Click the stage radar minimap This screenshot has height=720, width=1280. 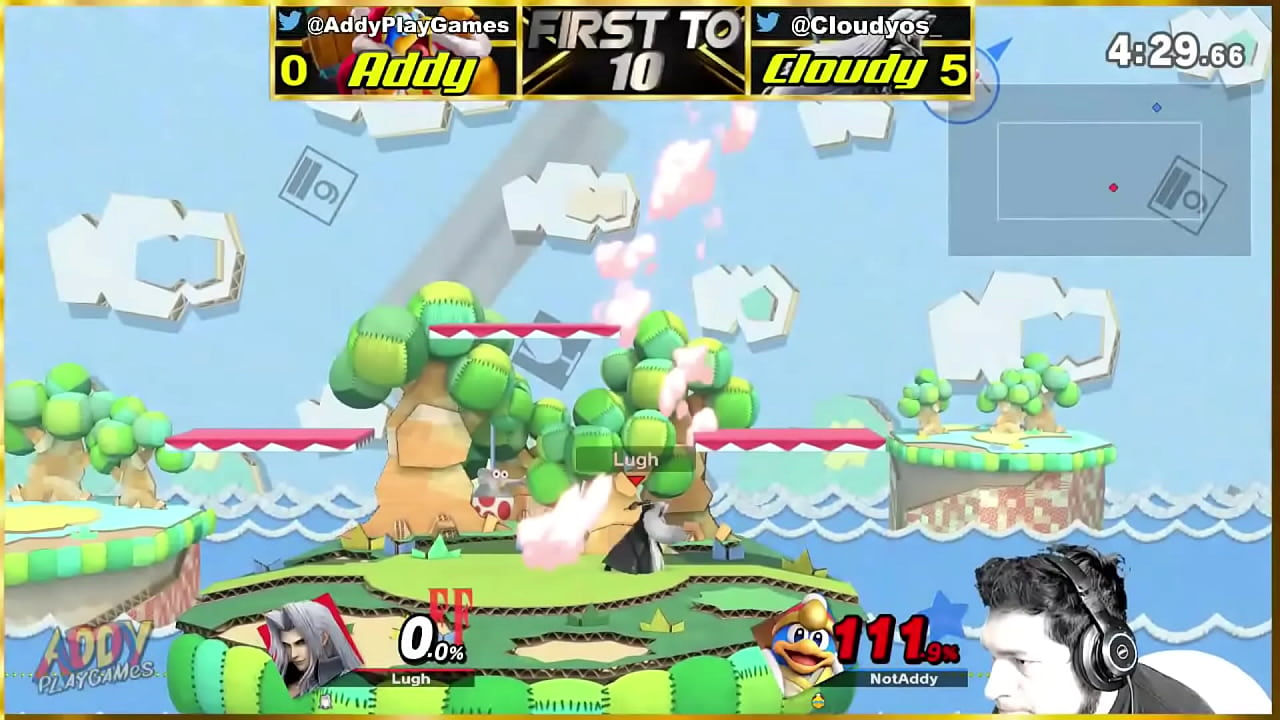(1099, 170)
